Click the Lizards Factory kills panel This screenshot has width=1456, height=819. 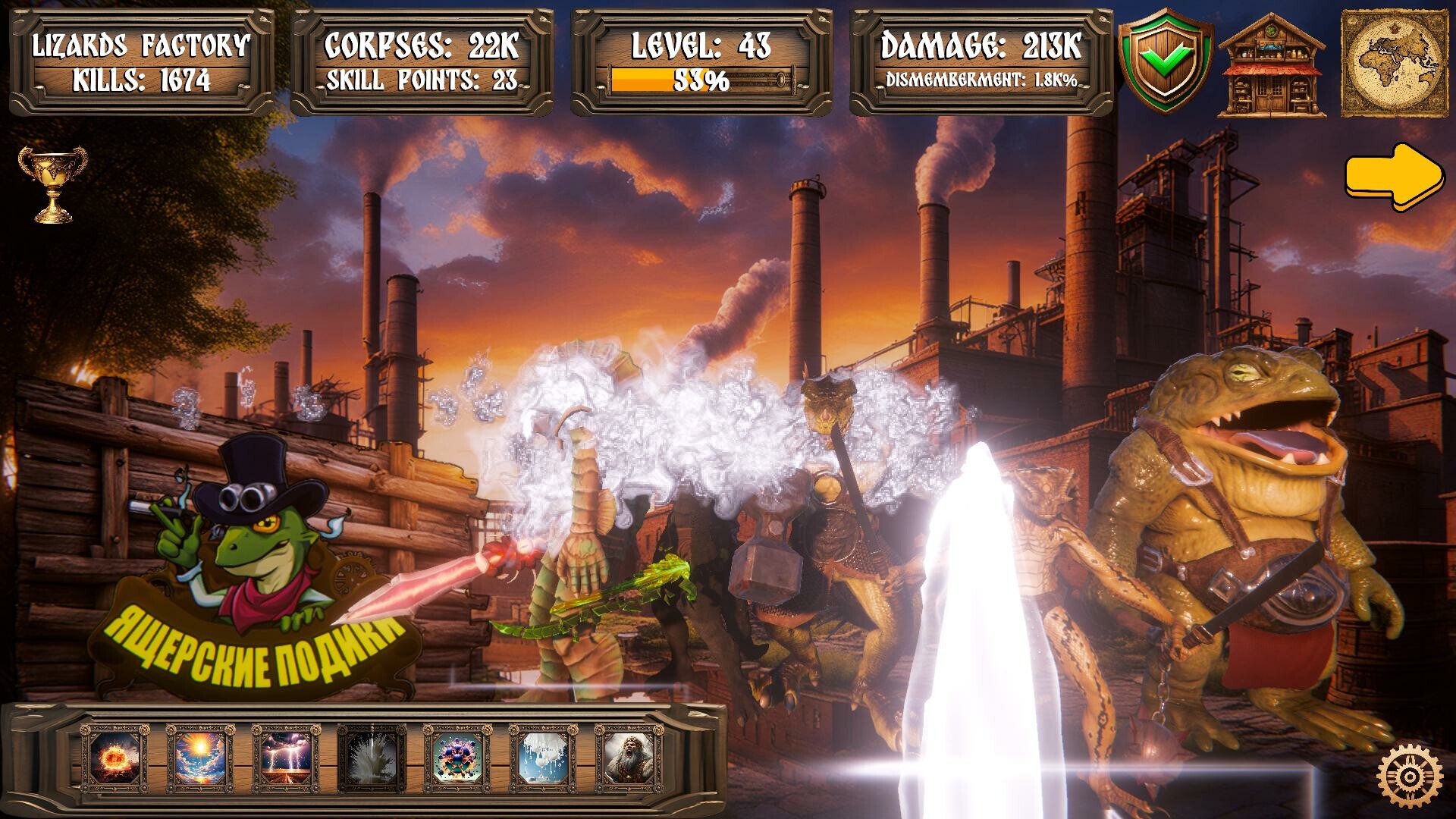coord(142,62)
